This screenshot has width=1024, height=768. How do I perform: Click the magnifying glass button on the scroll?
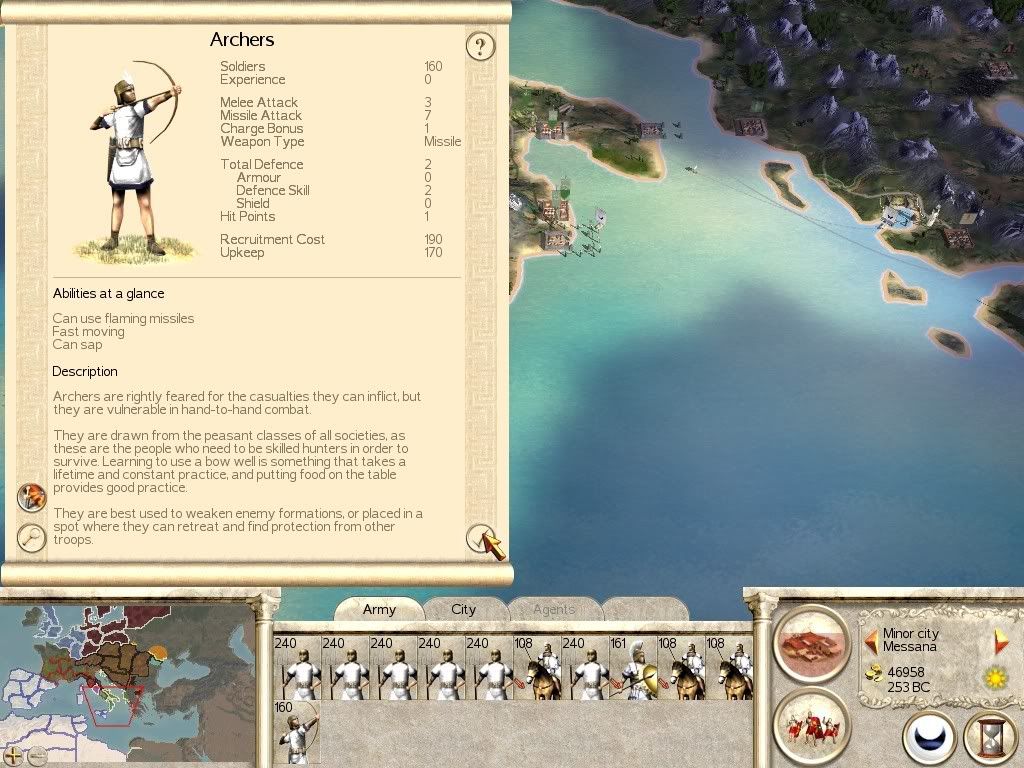[x=32, y=537]
